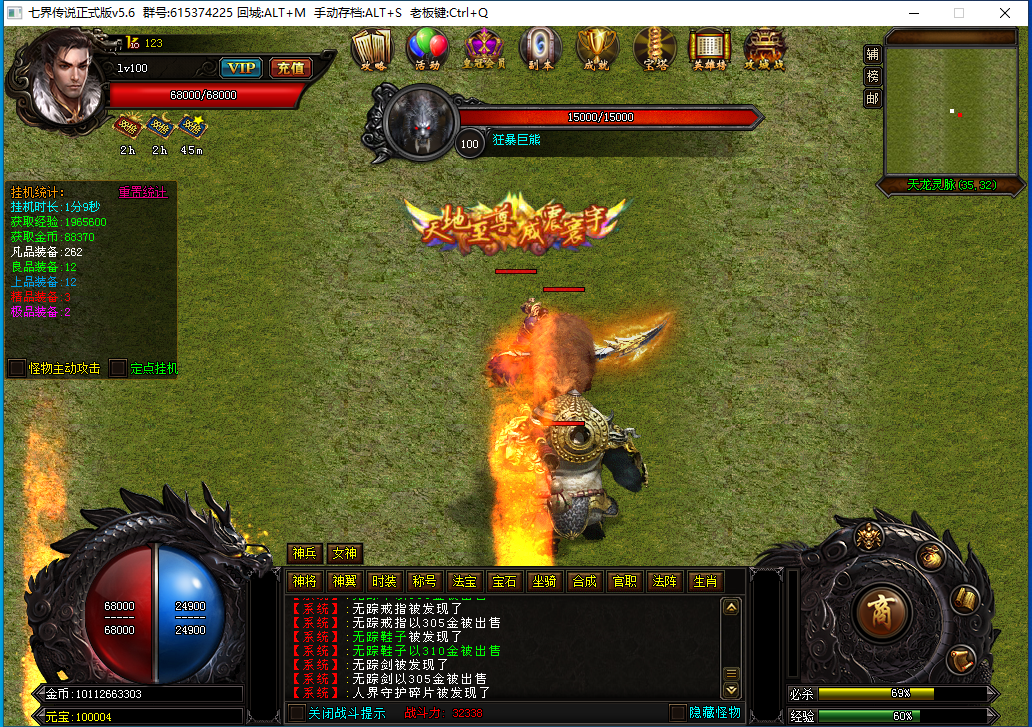Select the 坐骑 mount button
The width and height of the screenshot is (1032, 727).
click(x=543, y=581)
